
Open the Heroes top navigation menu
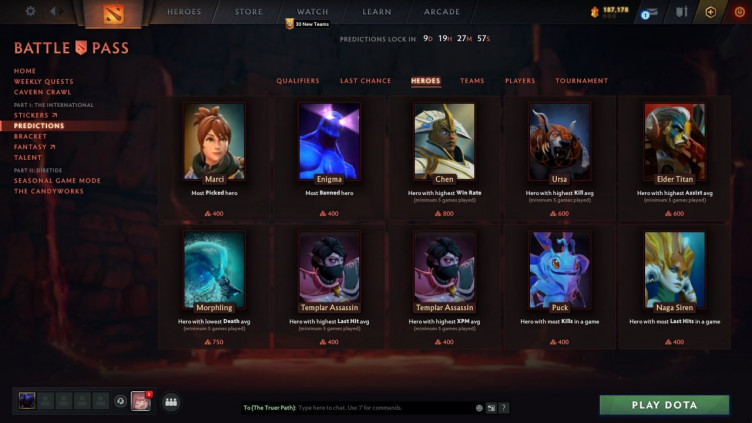tap(184, 12)
